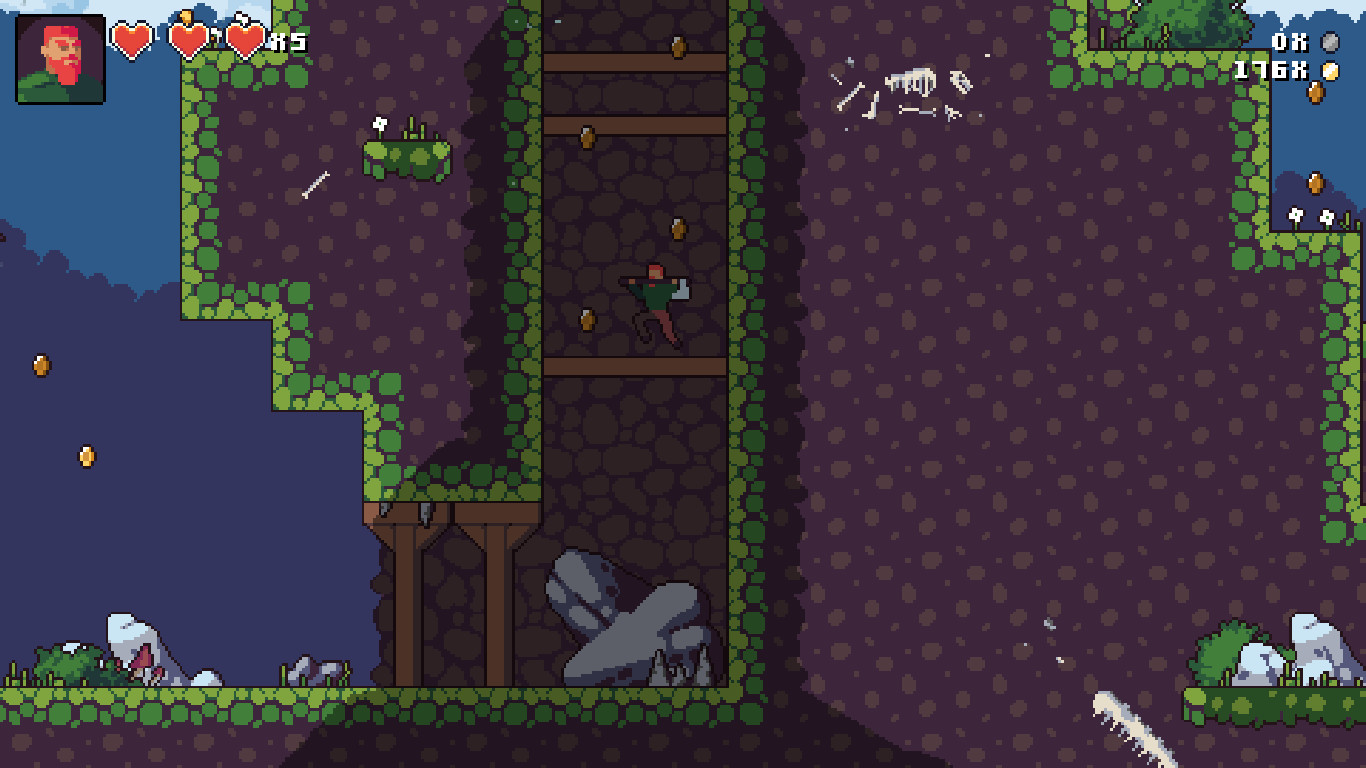
Task: Select the player character climbing the ladder
Action: (655, 295)
